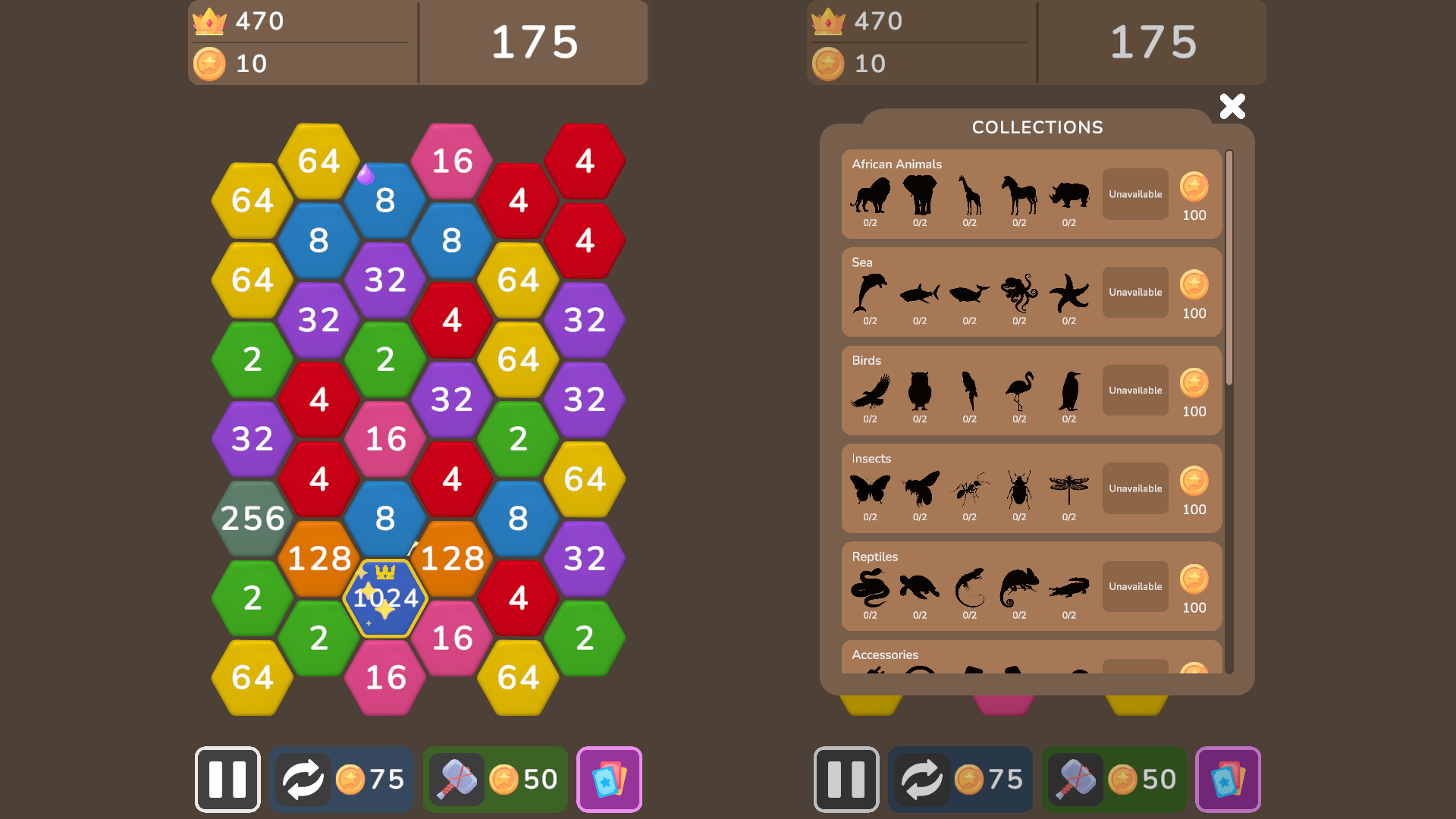Image resolution: width=1456 pixels, height=819 pixels.
Task: Open the card deck icon on the left
Action: pos(609,780)
